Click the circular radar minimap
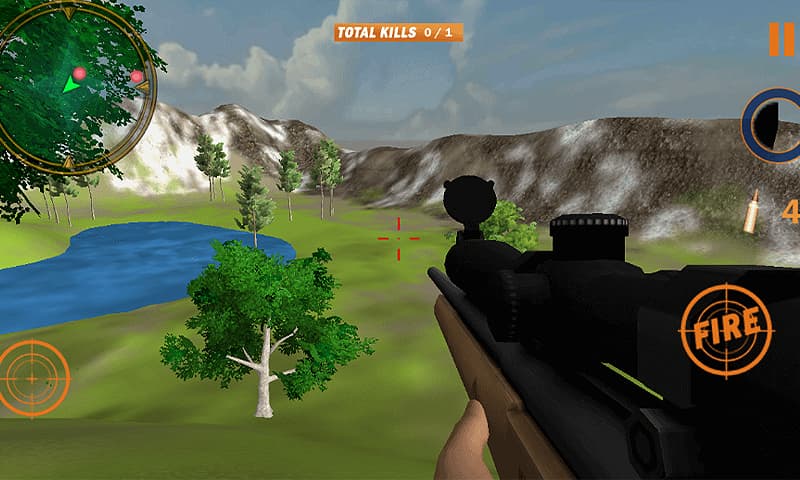Viewport: 800px width, 480px height. click(72, 85)
